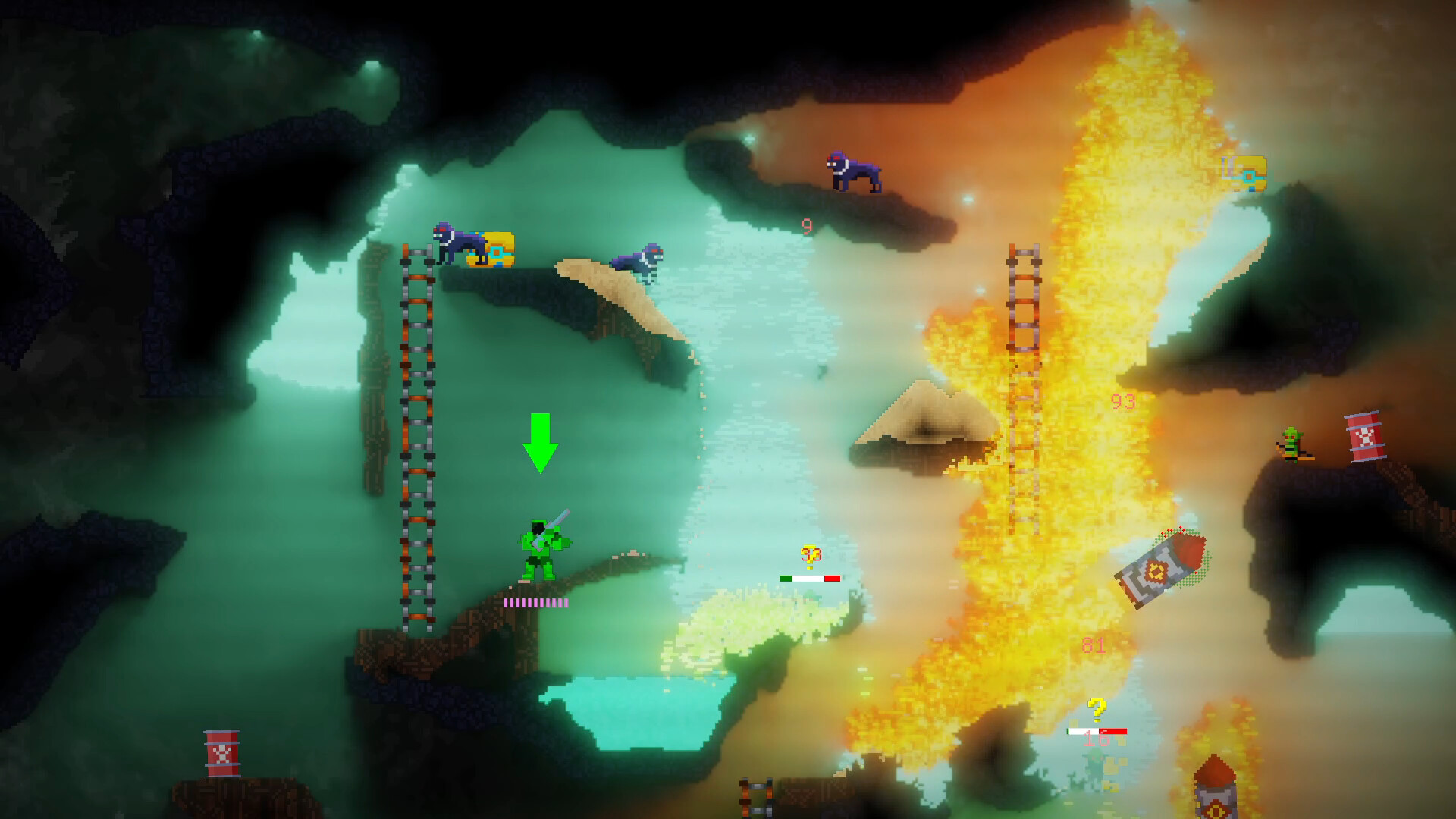Viewport: 1456px width, 819px height.
Task: Click the damage number 81 below the rocket
Action: click(x=1093, y=645)
